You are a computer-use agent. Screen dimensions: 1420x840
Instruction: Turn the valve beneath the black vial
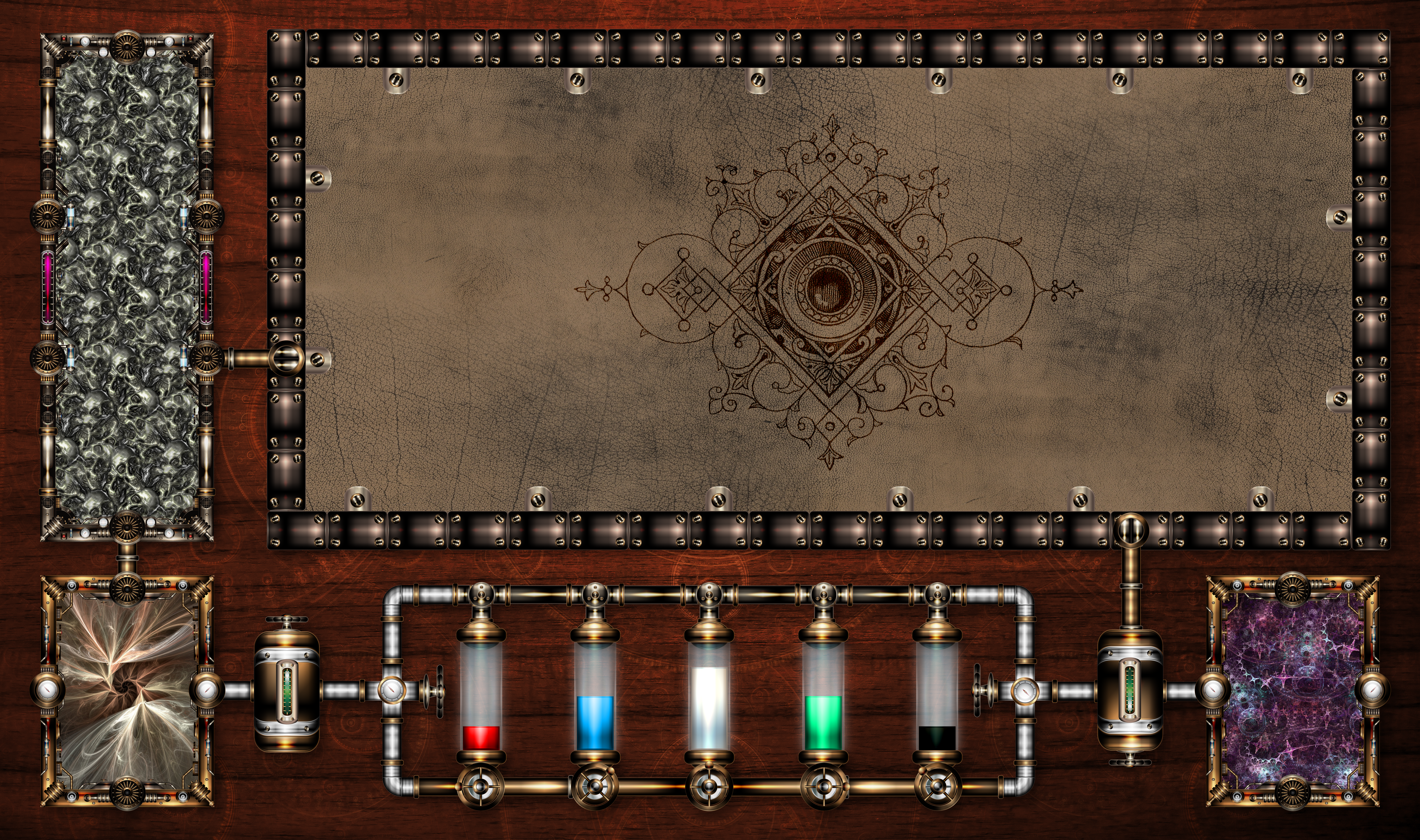click(x=937, y=786)
